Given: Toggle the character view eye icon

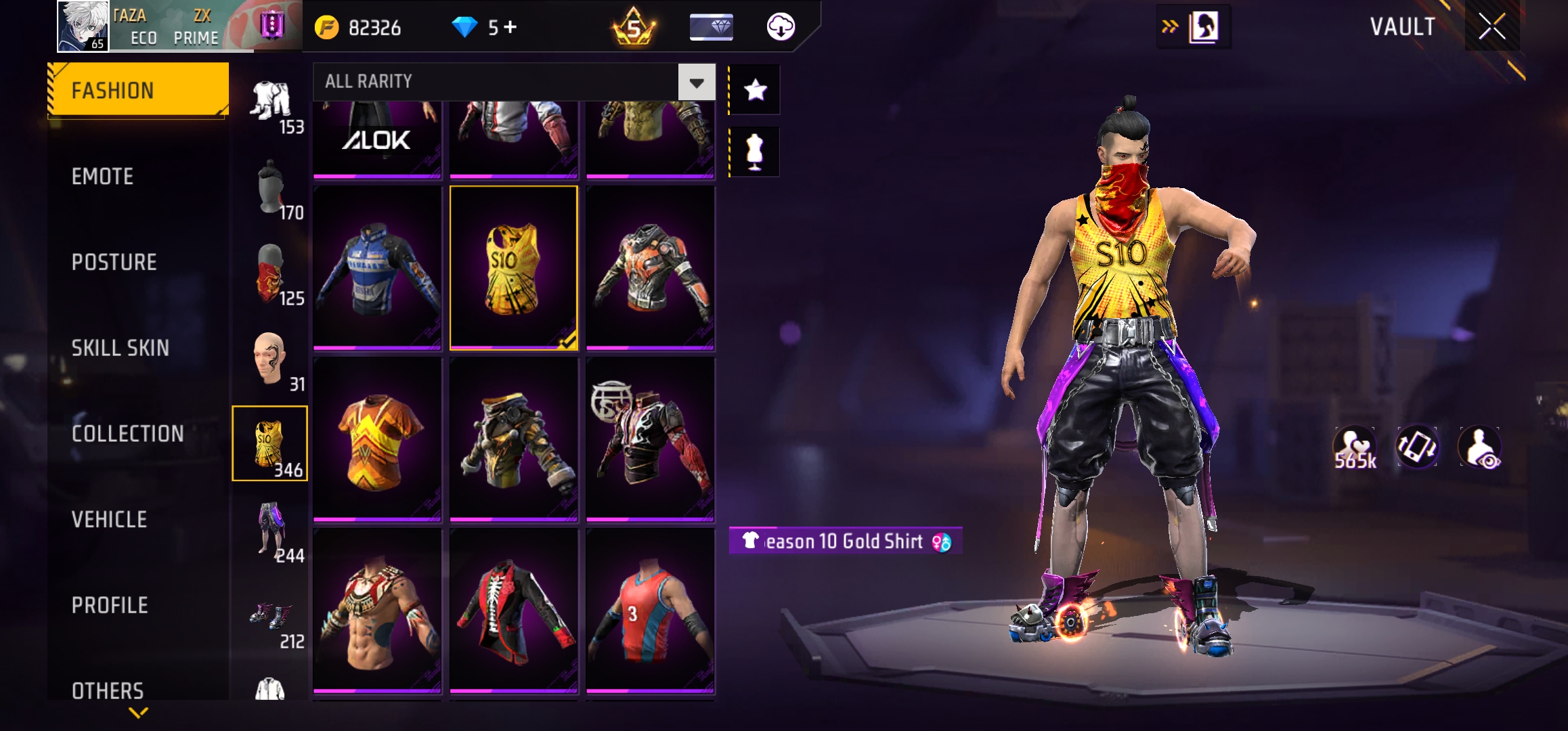Looking at the screenshot, I should click(x=1481, y=447).
